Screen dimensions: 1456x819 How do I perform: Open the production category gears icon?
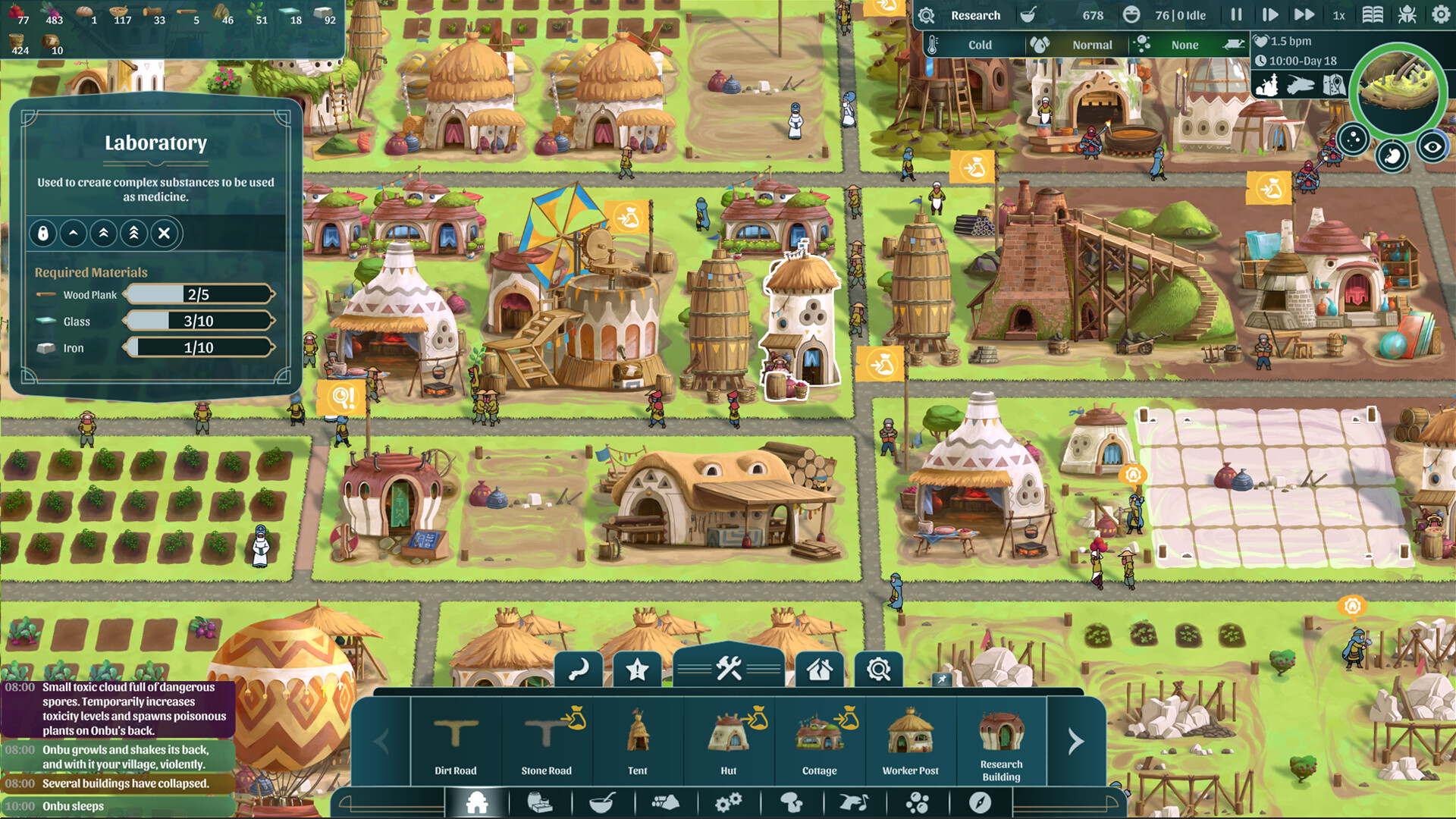(729, 802)
